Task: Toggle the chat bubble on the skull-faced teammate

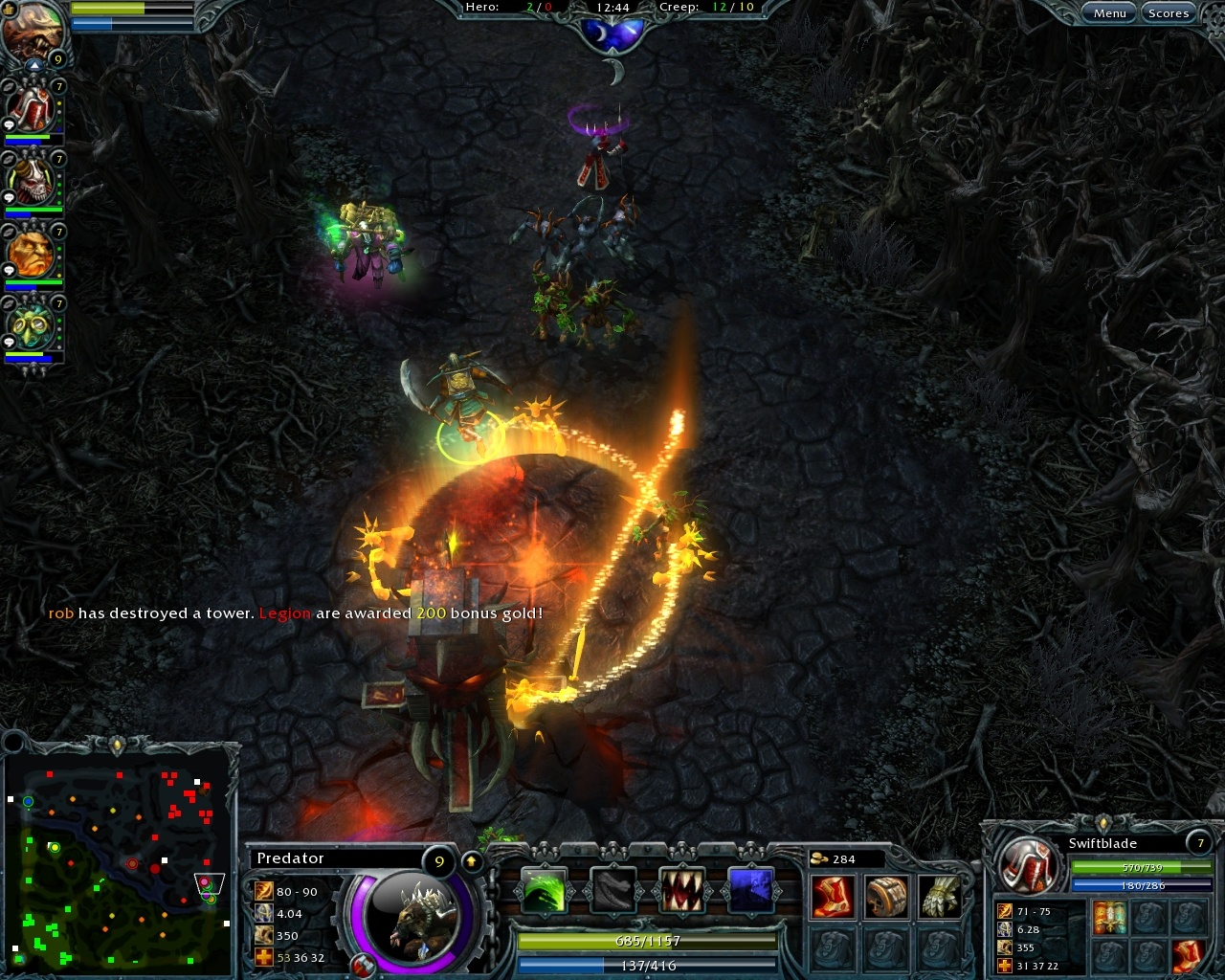Action: [10, 196]
